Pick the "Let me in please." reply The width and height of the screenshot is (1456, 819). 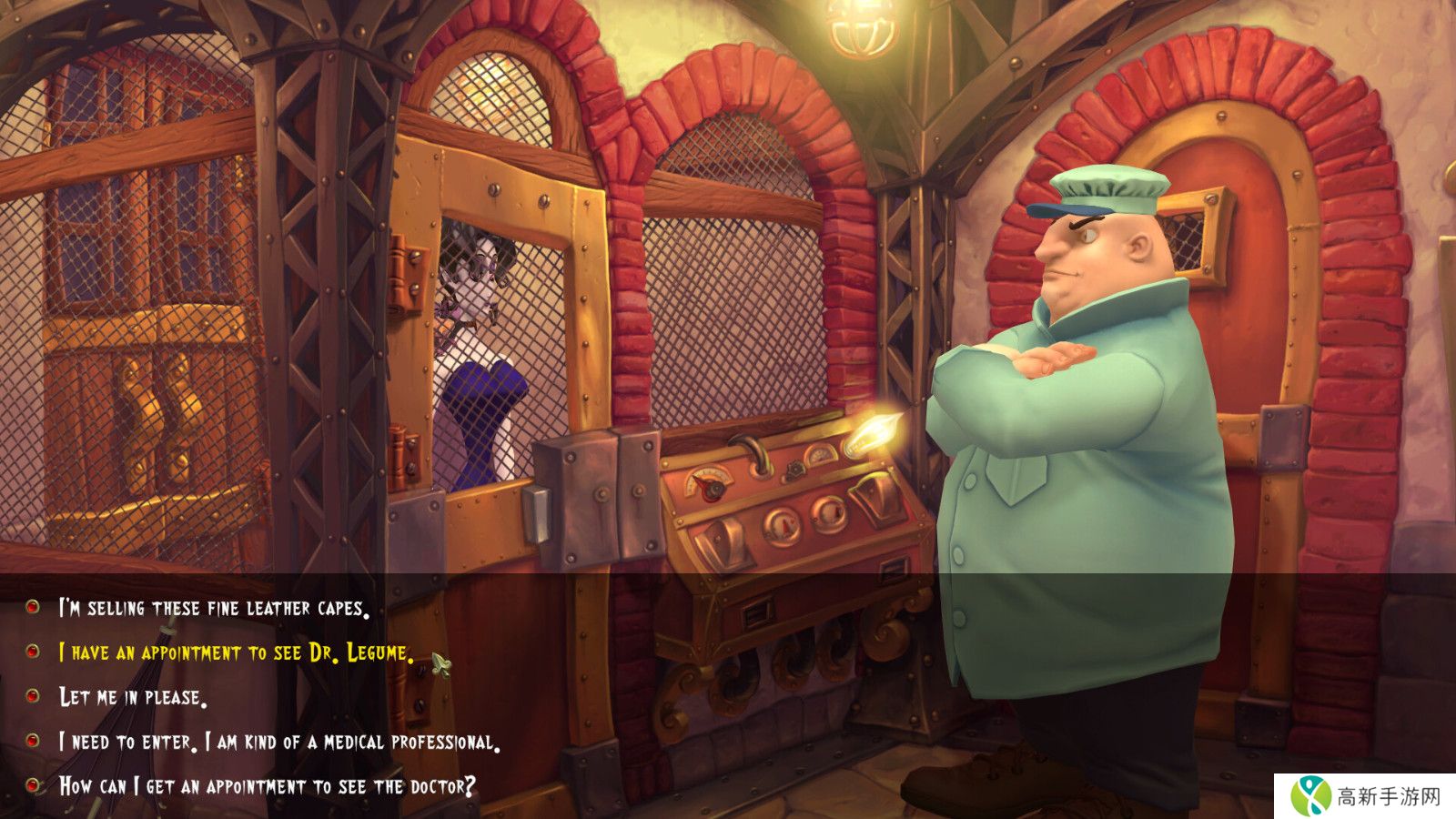tap(133, 698)
